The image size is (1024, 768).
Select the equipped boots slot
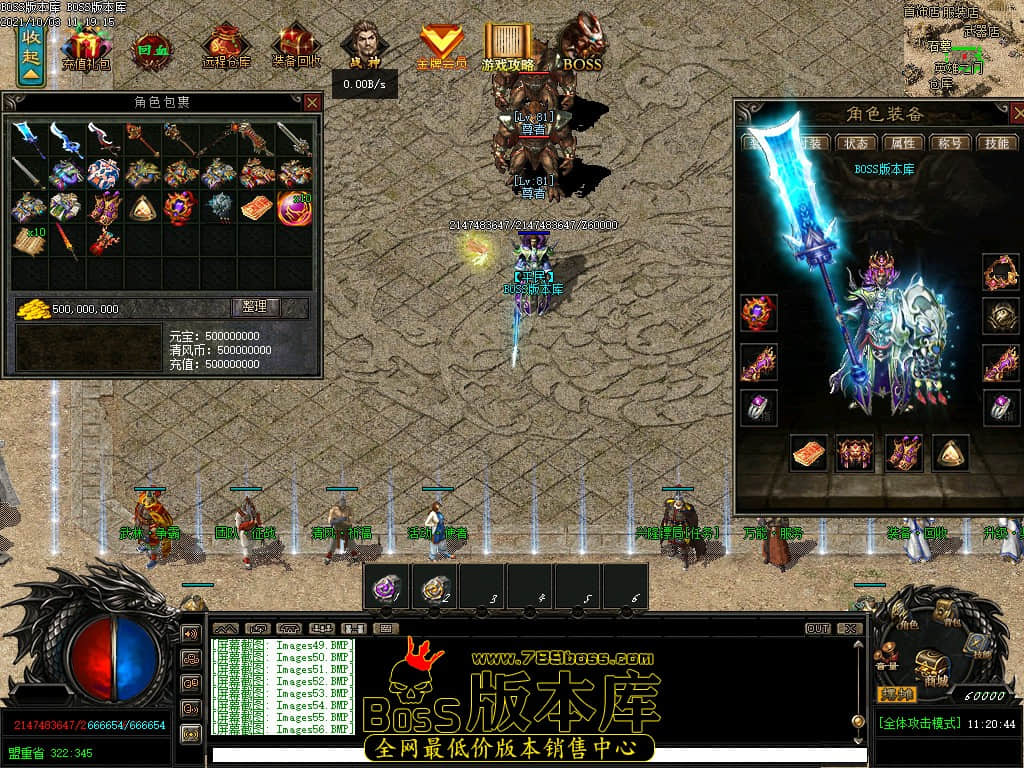903,453
